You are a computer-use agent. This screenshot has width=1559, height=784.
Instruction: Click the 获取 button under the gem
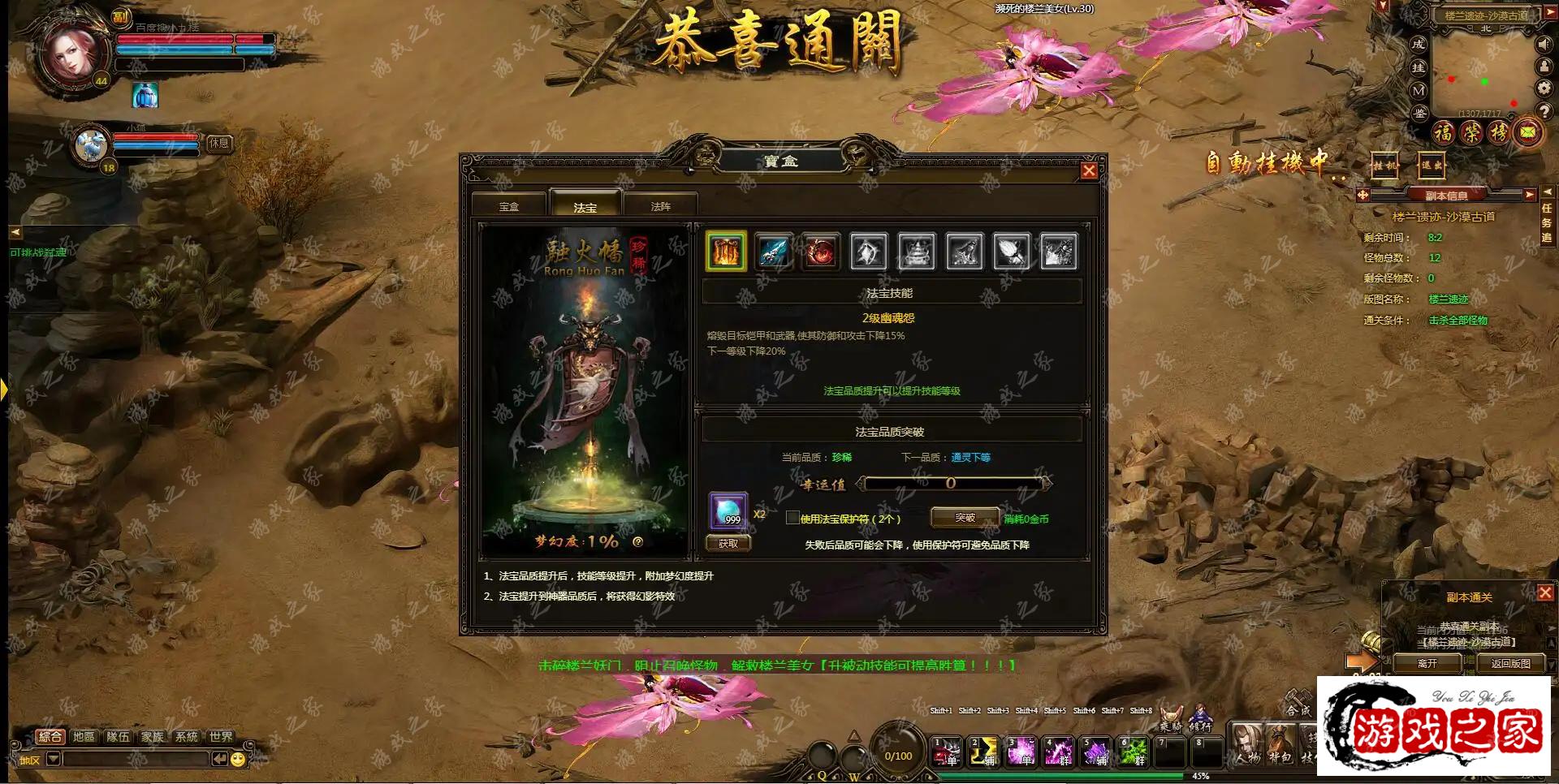click(x=728, y=544)
